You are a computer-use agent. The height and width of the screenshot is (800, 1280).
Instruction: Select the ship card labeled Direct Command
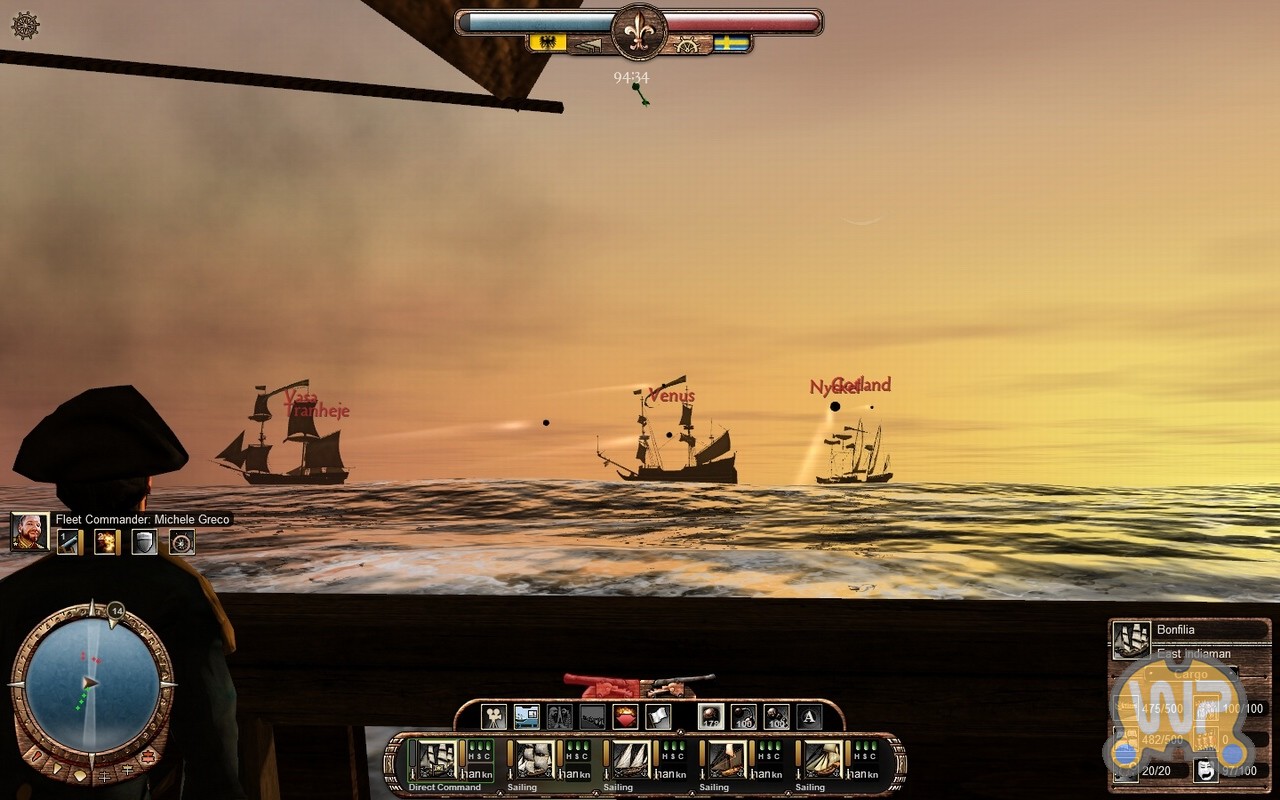pyautogui.click(x=437, y=760)
